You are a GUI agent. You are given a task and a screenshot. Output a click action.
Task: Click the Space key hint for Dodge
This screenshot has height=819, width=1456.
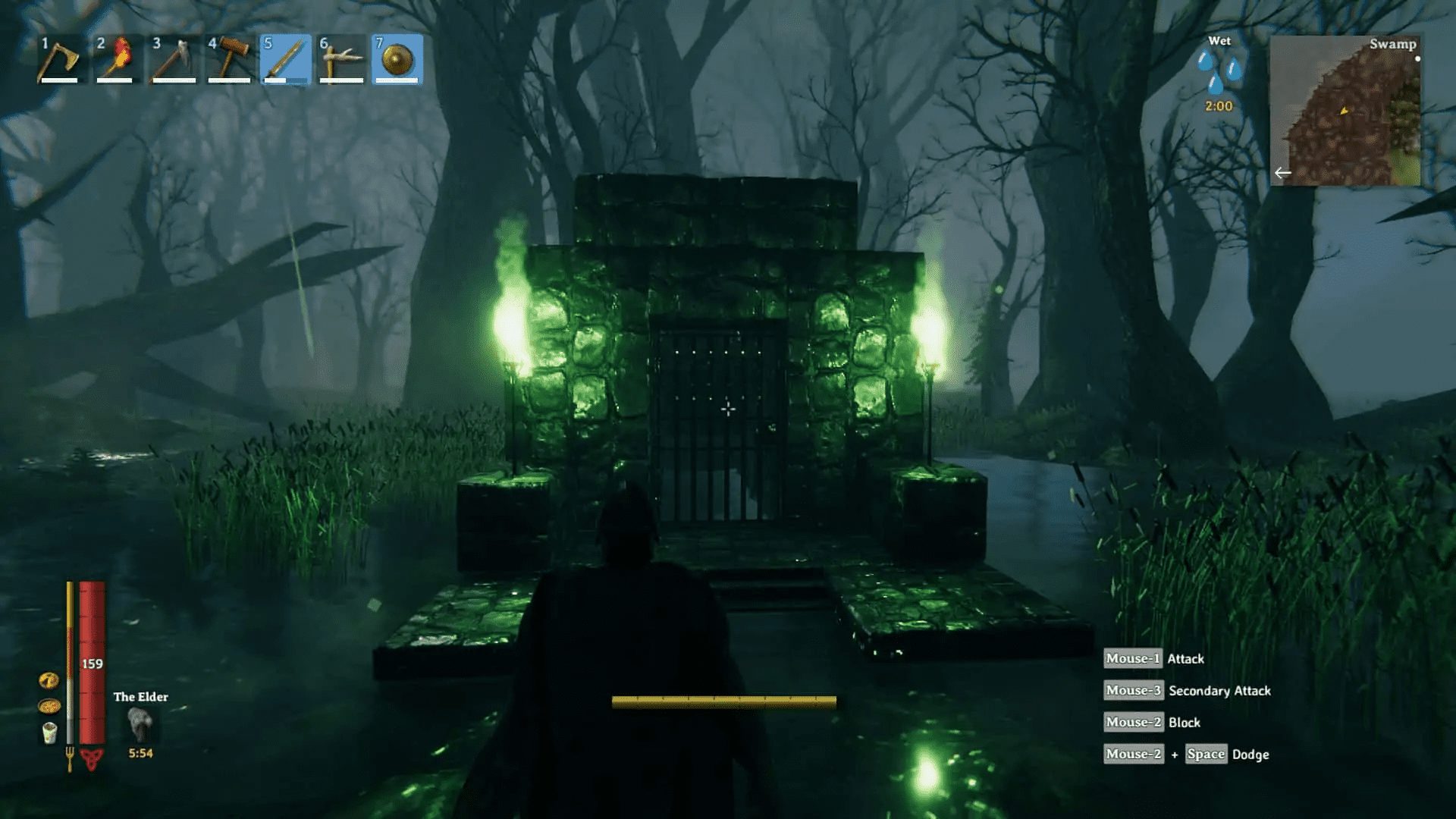pyautogui.click(x=1206, y=754)
